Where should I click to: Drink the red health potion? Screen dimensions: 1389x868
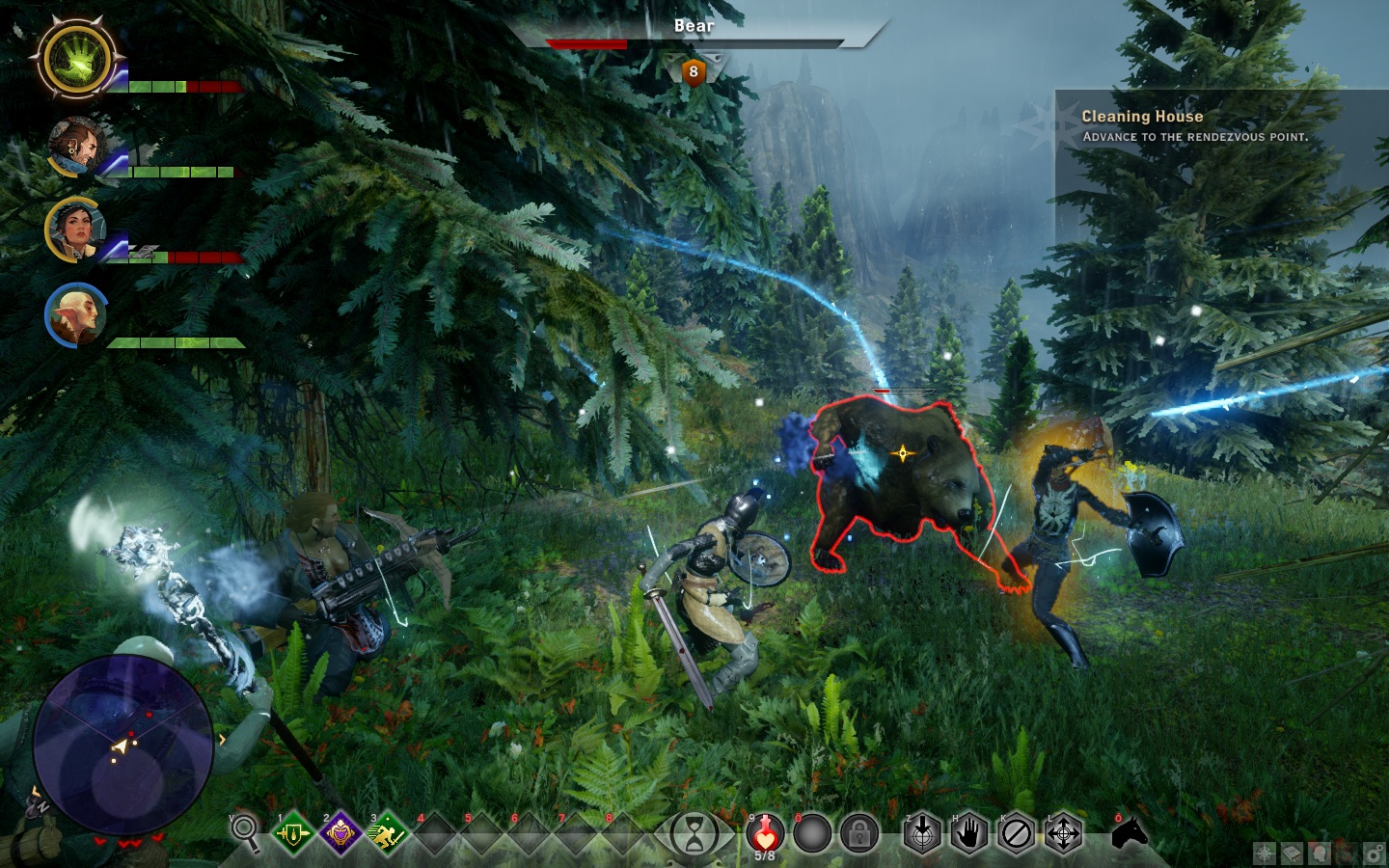click(x=765, y=833)
